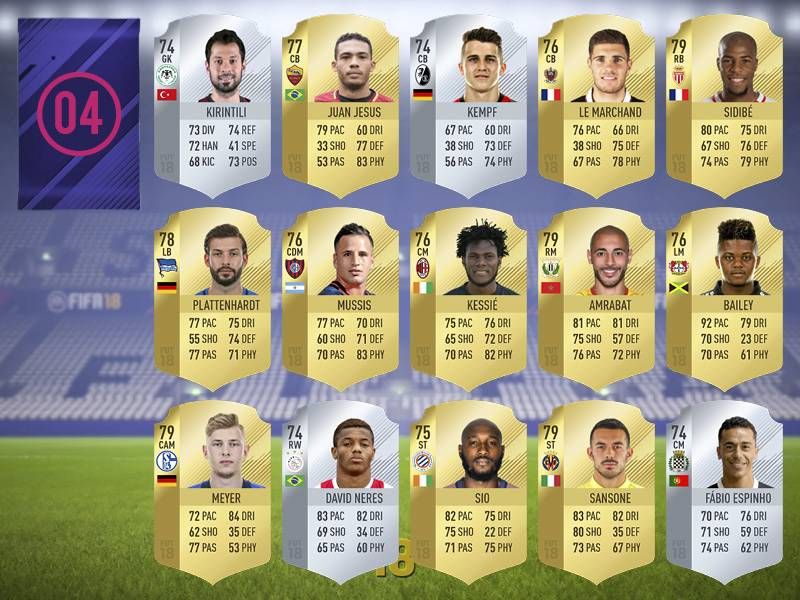Image resolution: width=800 pixels, height=600 pixels.
Task: Open the Sidibé right-back card
Action: click(724, 100)
